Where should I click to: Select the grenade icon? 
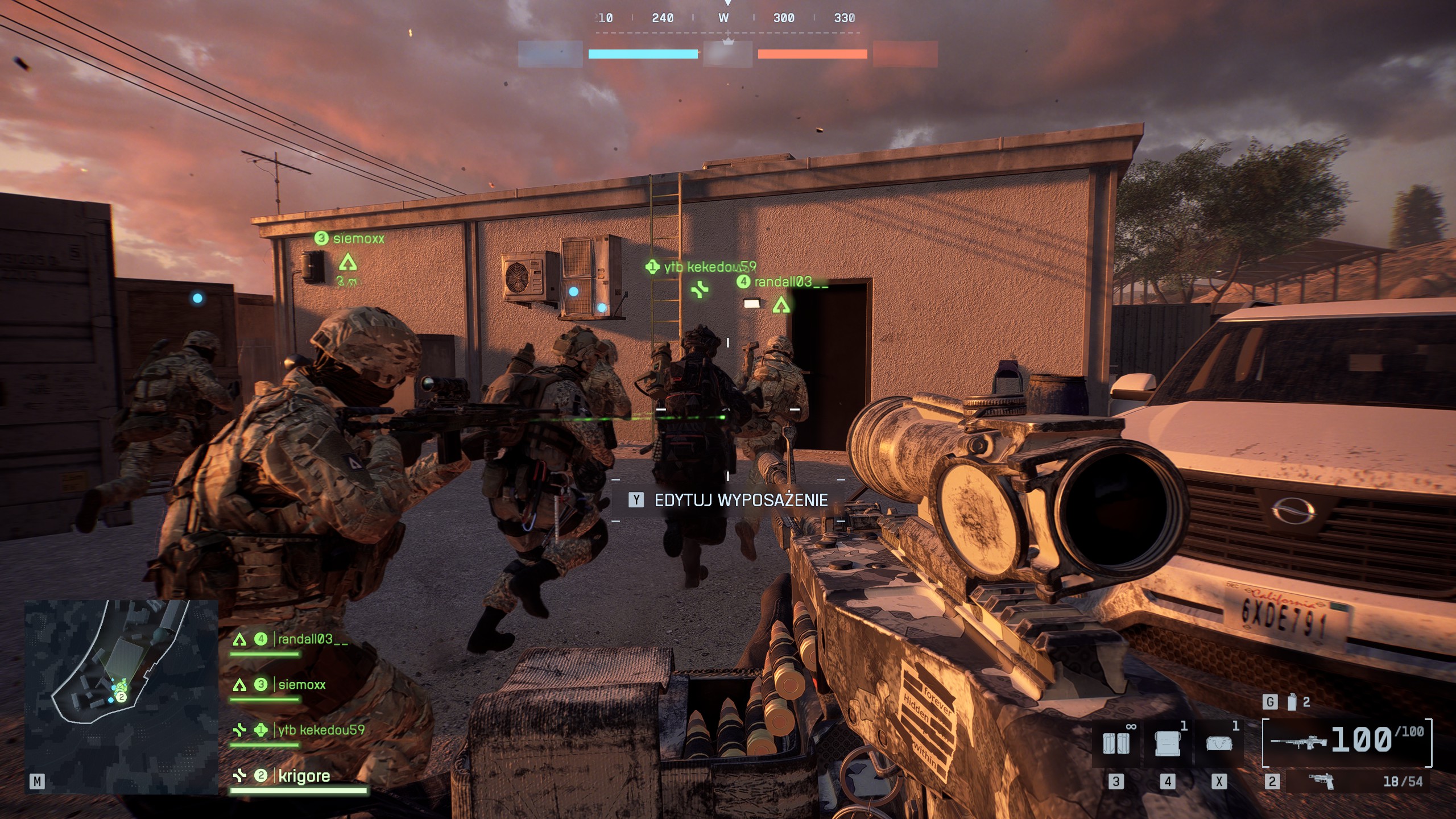1292,702
